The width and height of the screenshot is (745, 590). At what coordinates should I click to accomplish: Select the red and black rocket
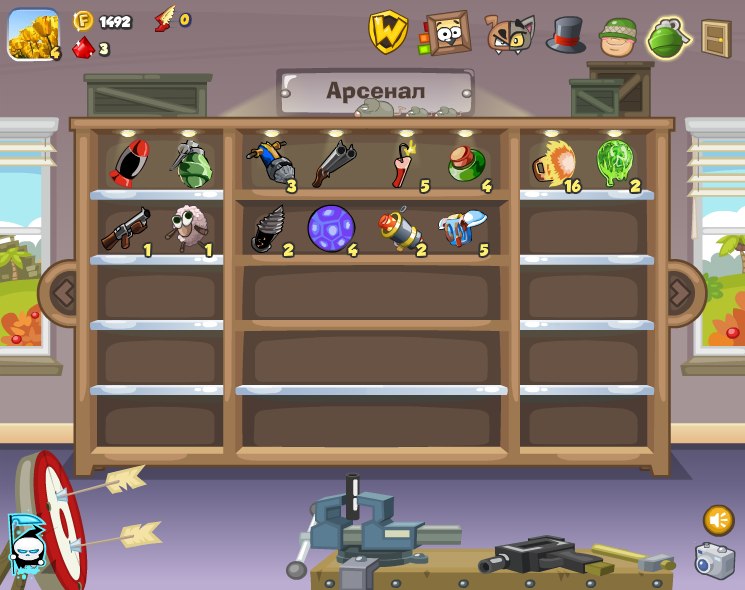(128, 163)
